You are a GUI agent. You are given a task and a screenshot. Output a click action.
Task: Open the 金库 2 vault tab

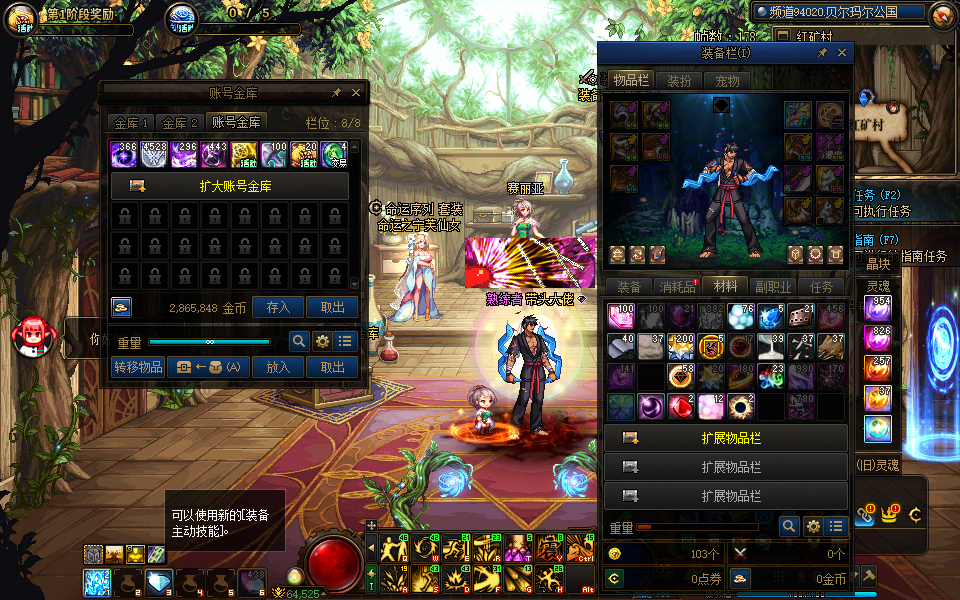pyautogui.click(x=181, y=123)
